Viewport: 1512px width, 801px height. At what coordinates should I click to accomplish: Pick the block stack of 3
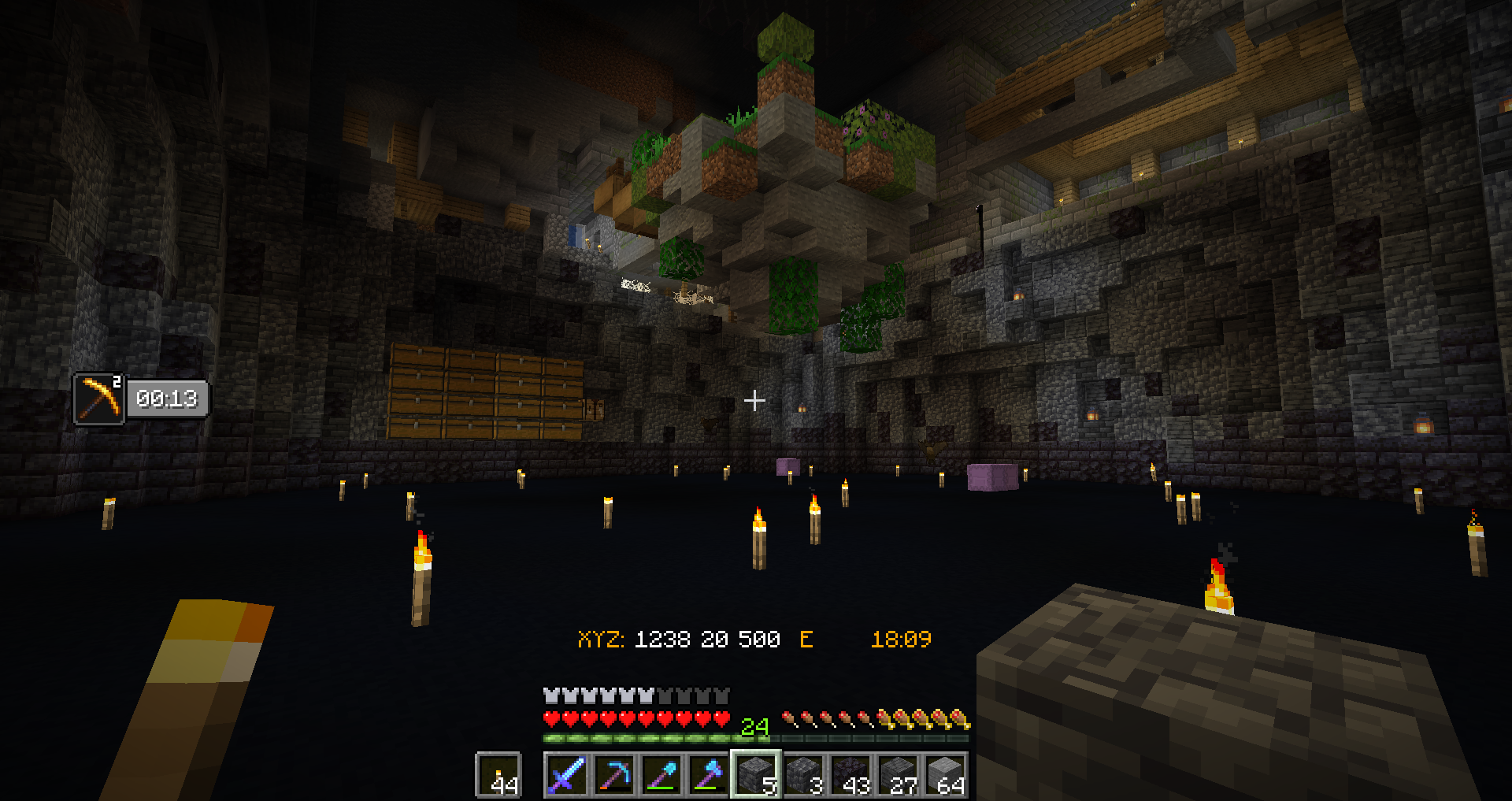coord(803,775)
